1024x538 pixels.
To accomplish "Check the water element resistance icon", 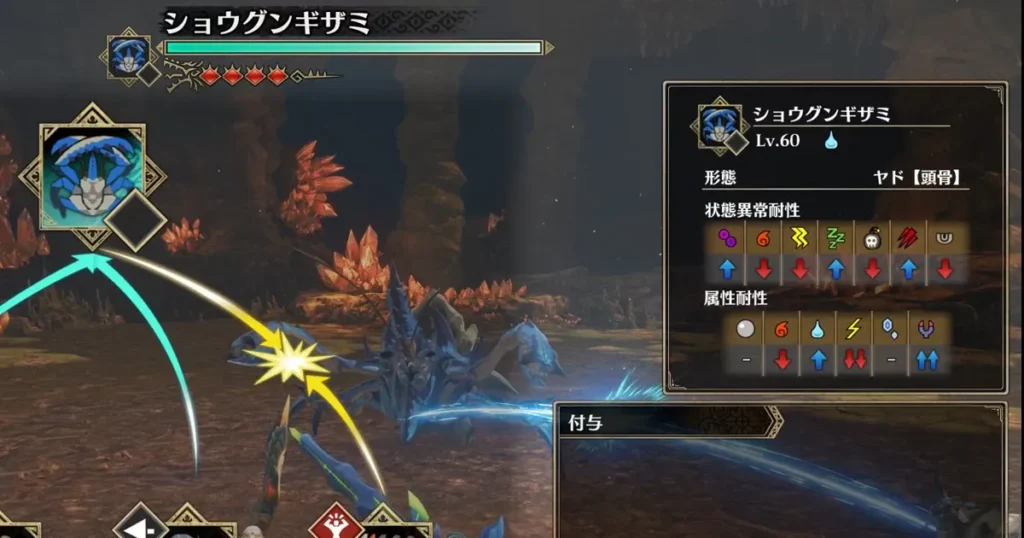I will click(819, 329).
